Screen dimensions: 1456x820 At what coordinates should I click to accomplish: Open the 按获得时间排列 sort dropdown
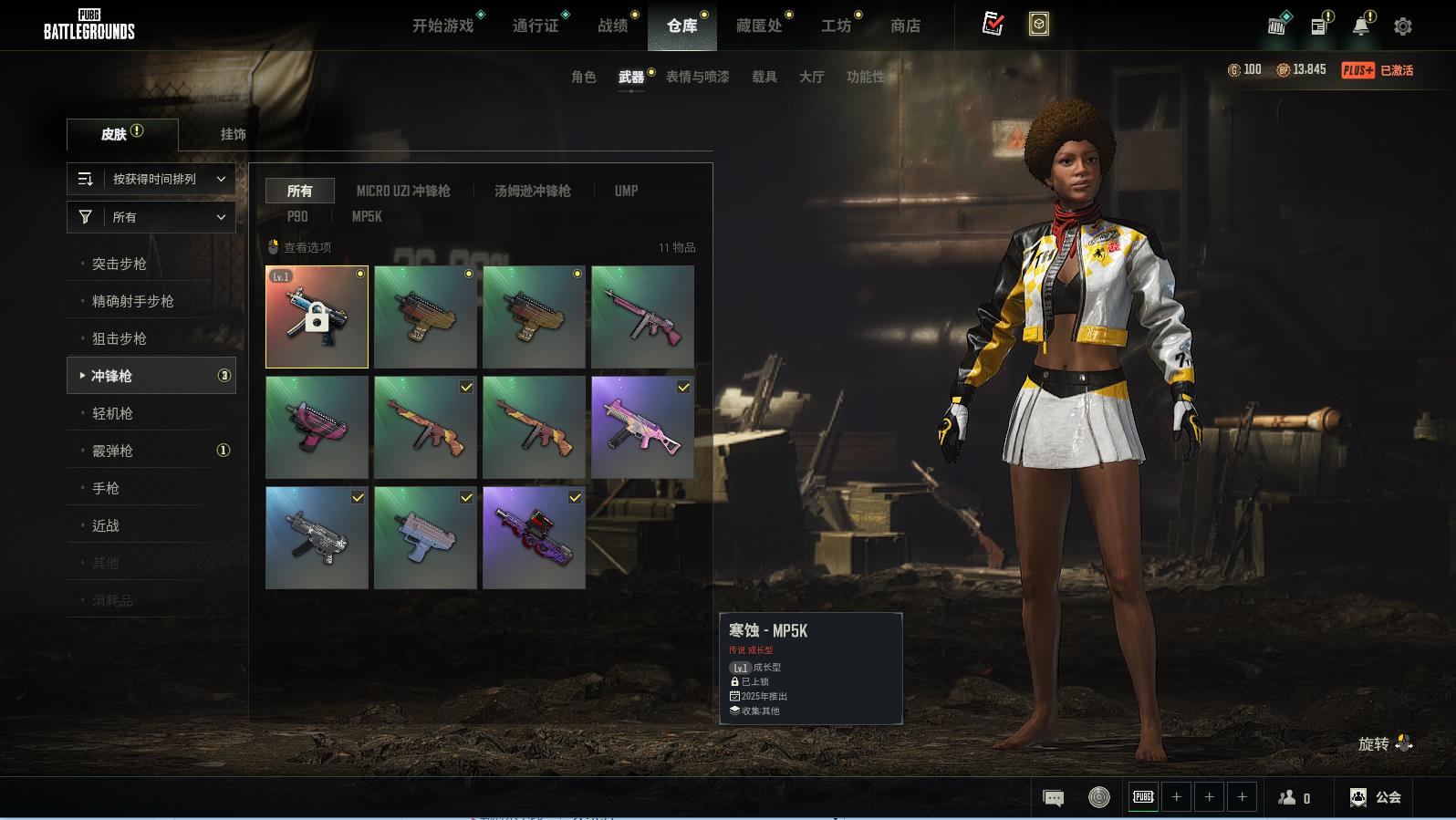click(x=151, y=179)
